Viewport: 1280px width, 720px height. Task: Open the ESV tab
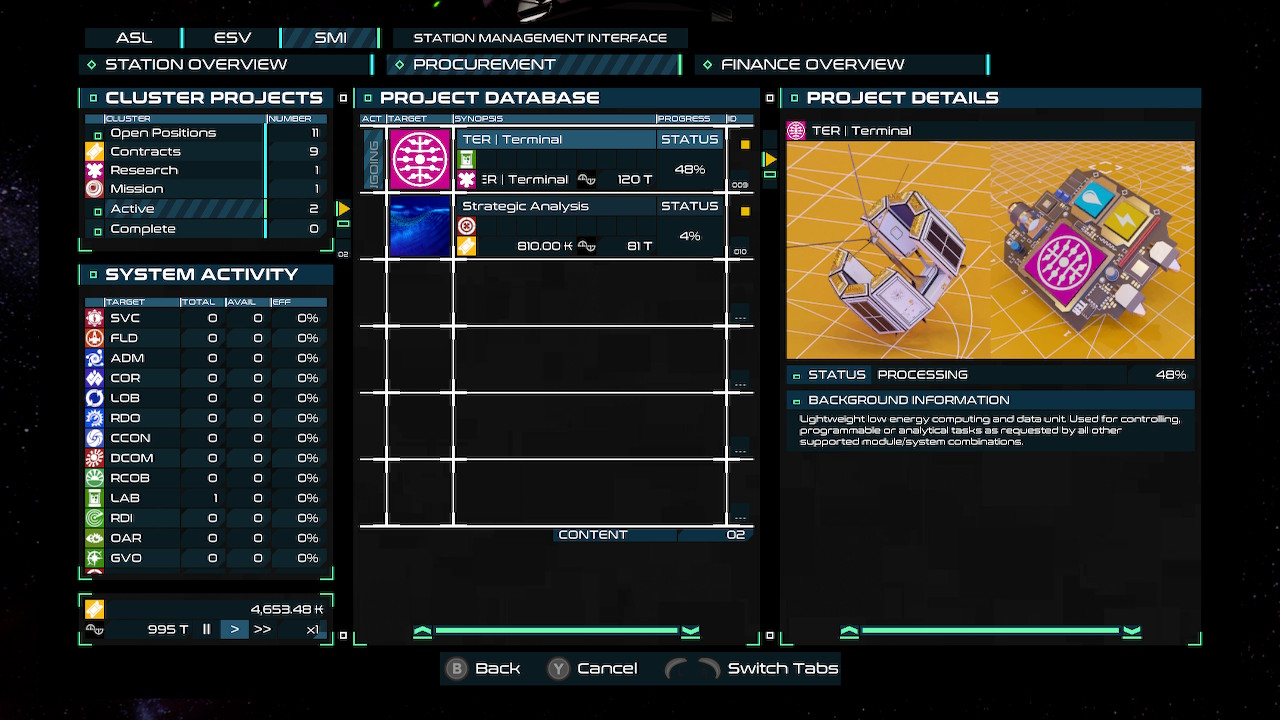pyautogui.click(x=232, y=38)
